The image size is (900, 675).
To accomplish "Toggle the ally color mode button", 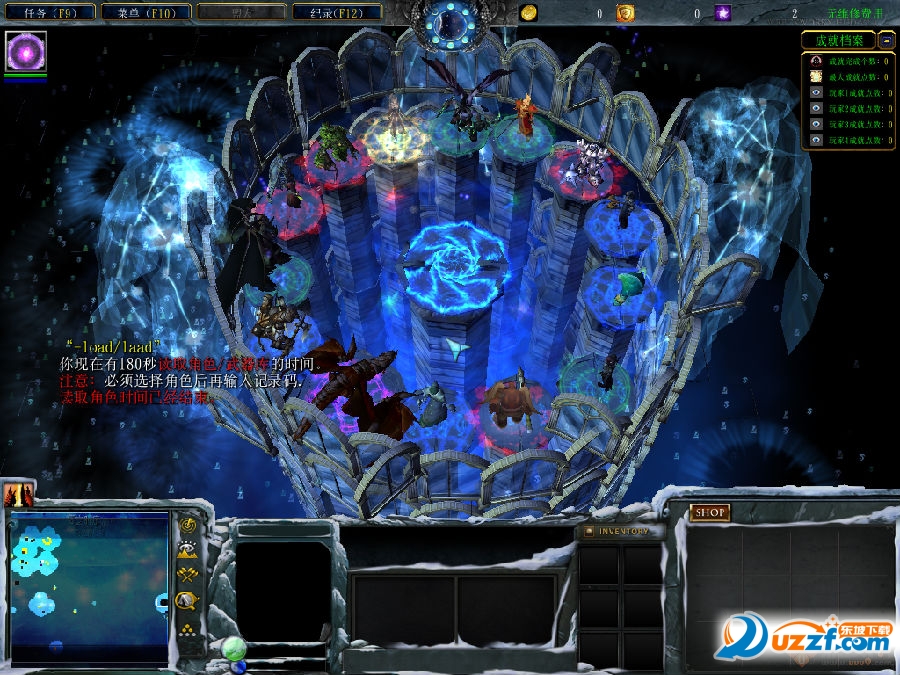I will tap(187, 574).
